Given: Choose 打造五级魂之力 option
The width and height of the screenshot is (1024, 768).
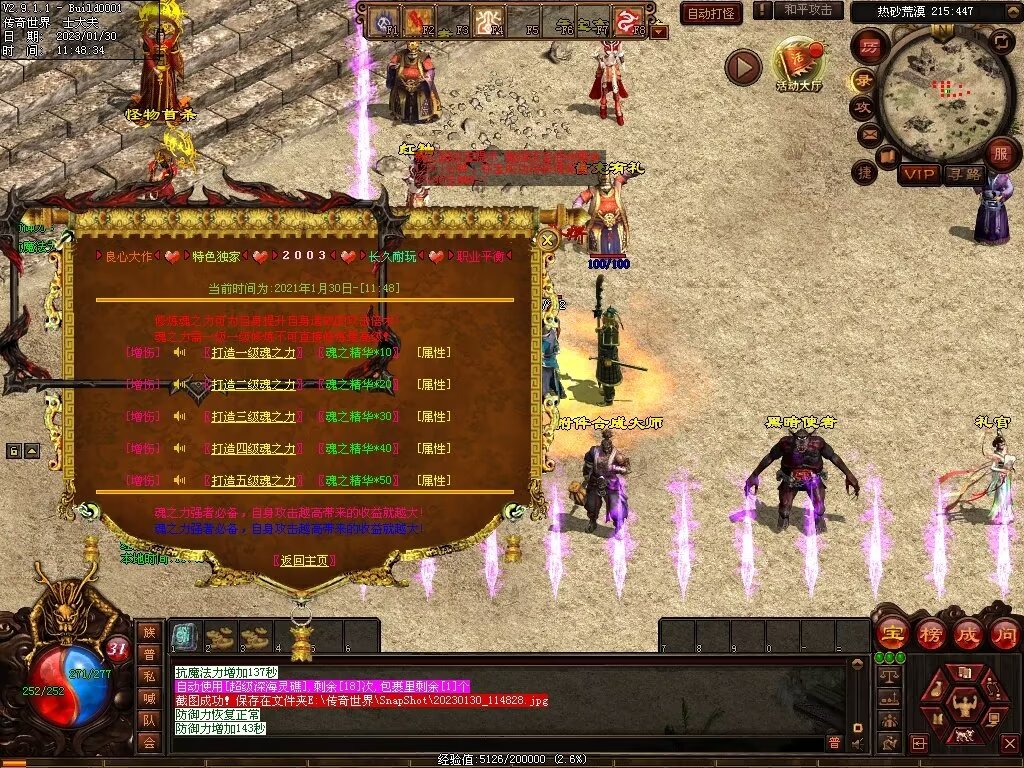Looking at the screenshot, I should 253,481.
